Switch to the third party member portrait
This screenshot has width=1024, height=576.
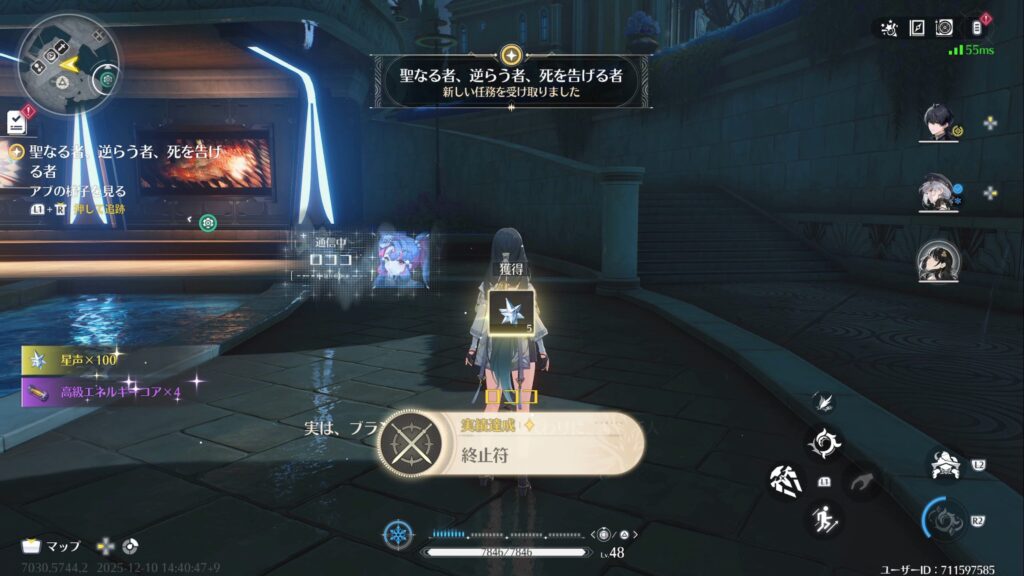click(938, 262)
